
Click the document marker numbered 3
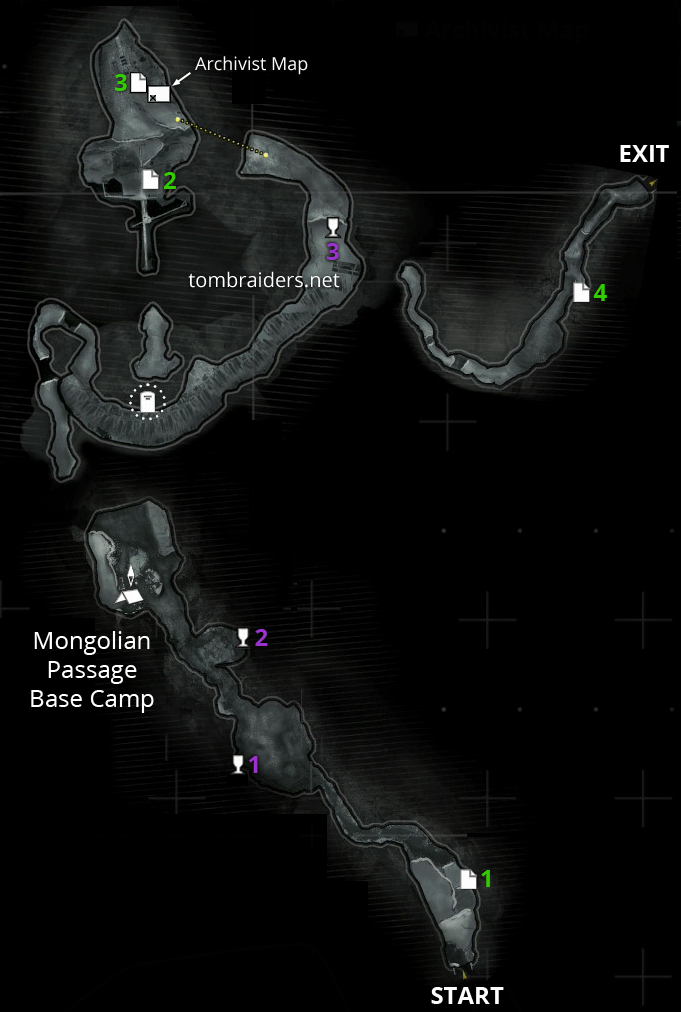pyautogui.click(x=138, y=83)
